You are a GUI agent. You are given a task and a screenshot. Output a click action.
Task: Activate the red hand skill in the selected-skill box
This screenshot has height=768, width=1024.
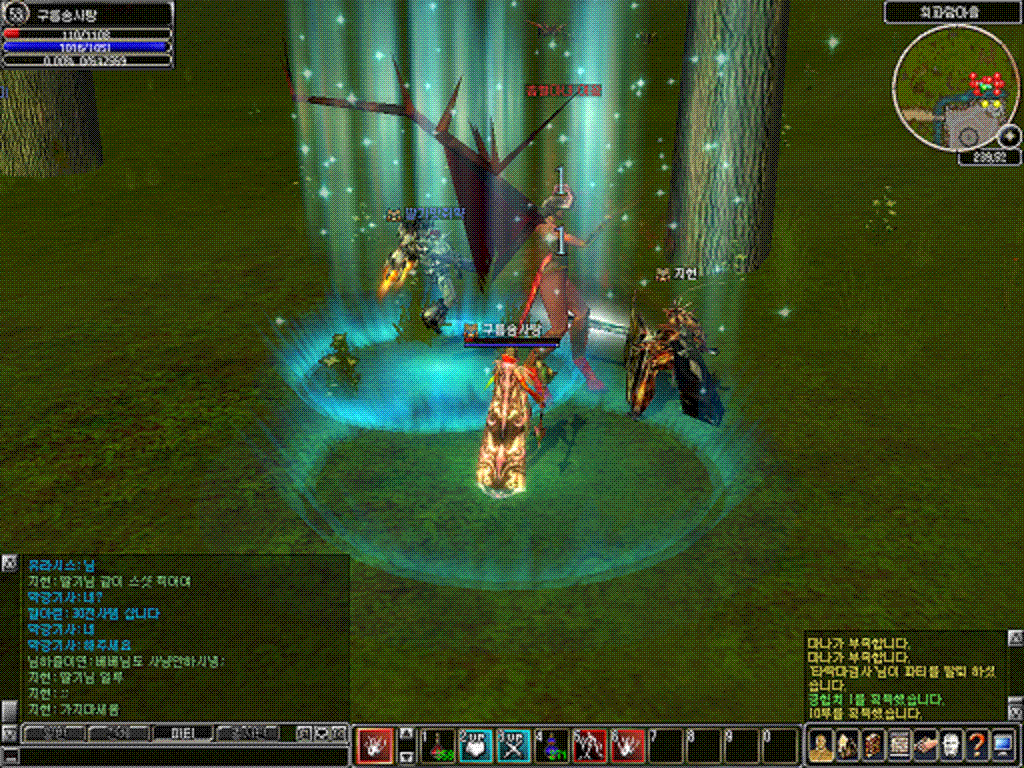pos(374,745)
